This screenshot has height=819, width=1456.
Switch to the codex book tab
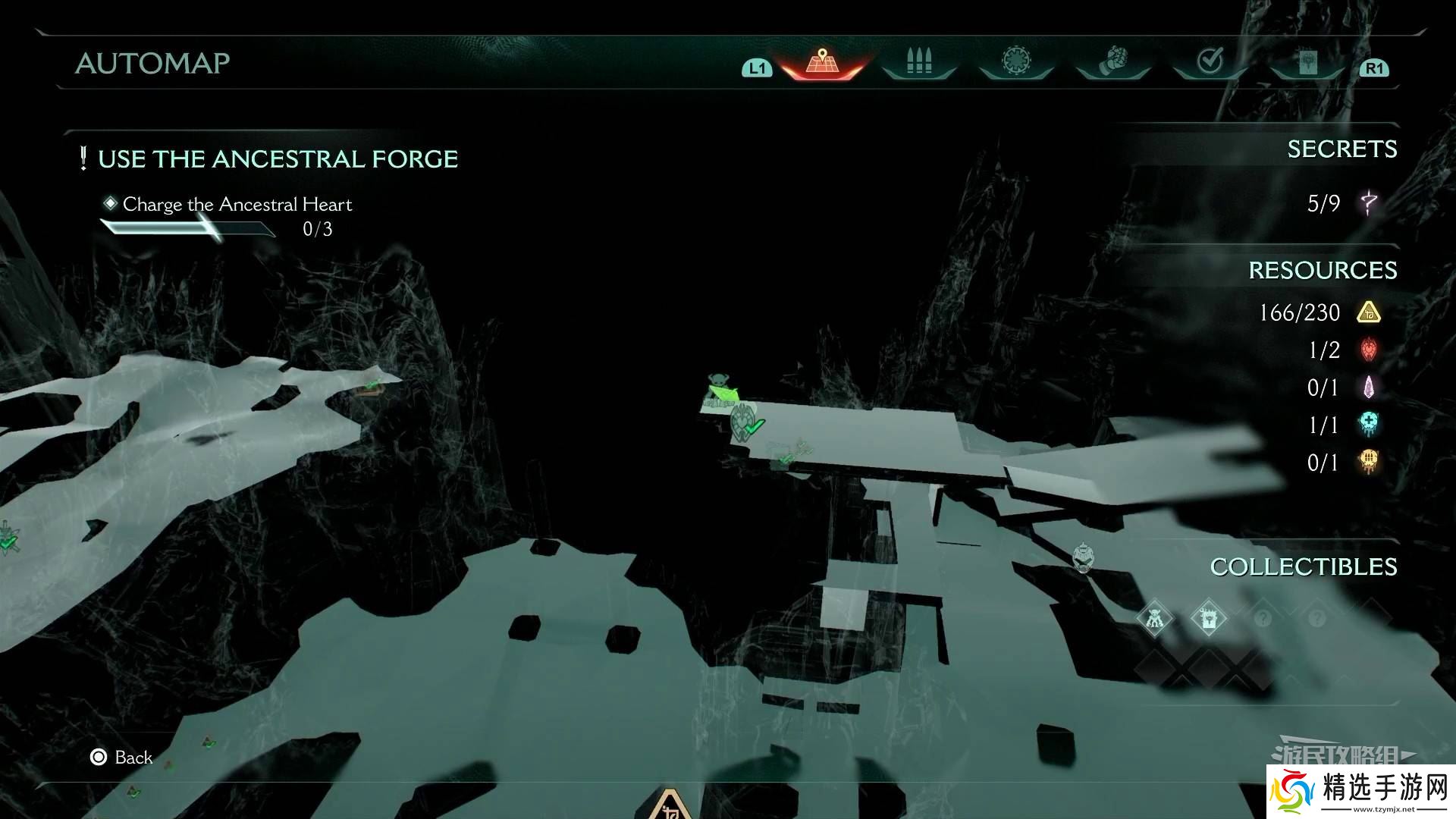click(1307, 62)
